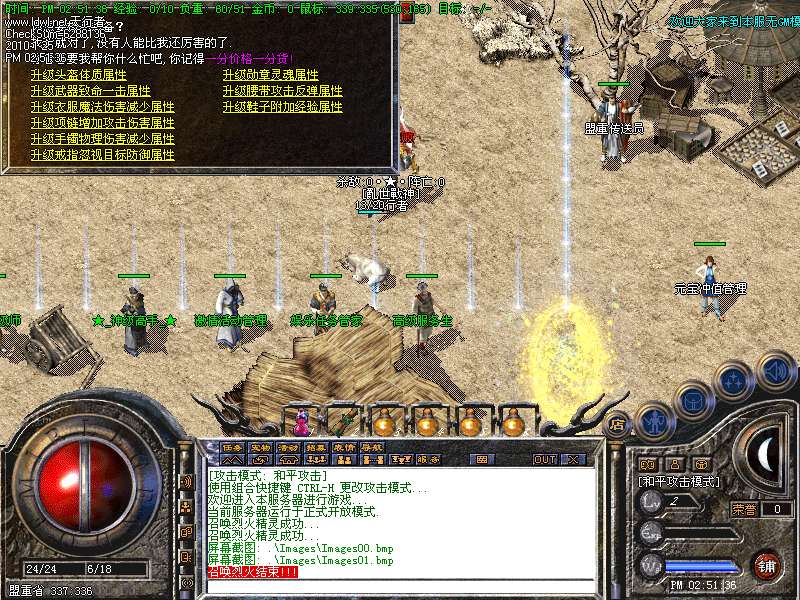Choose the 升级头盔体质属性 helmet upgrade option
800x600 pixels.
(78, 75)
